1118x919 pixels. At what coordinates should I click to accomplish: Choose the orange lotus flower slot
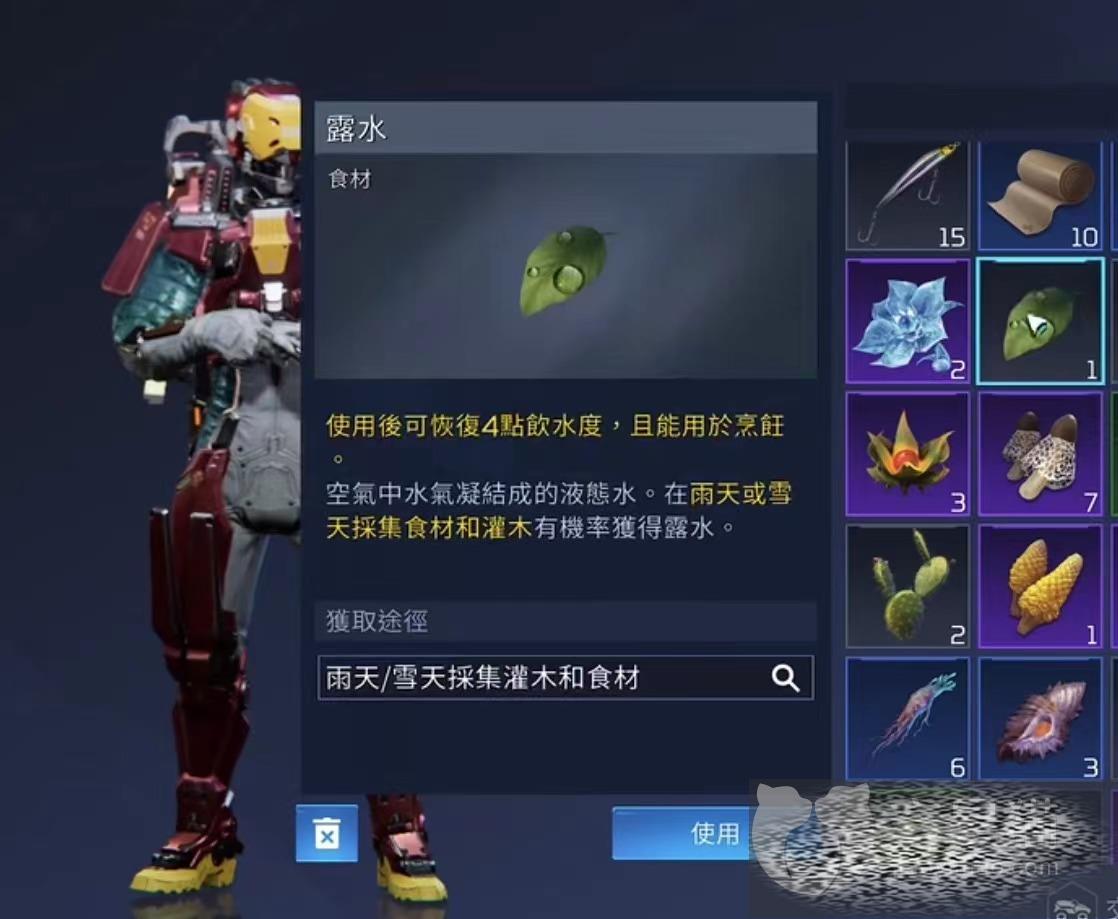coord(907,454)
